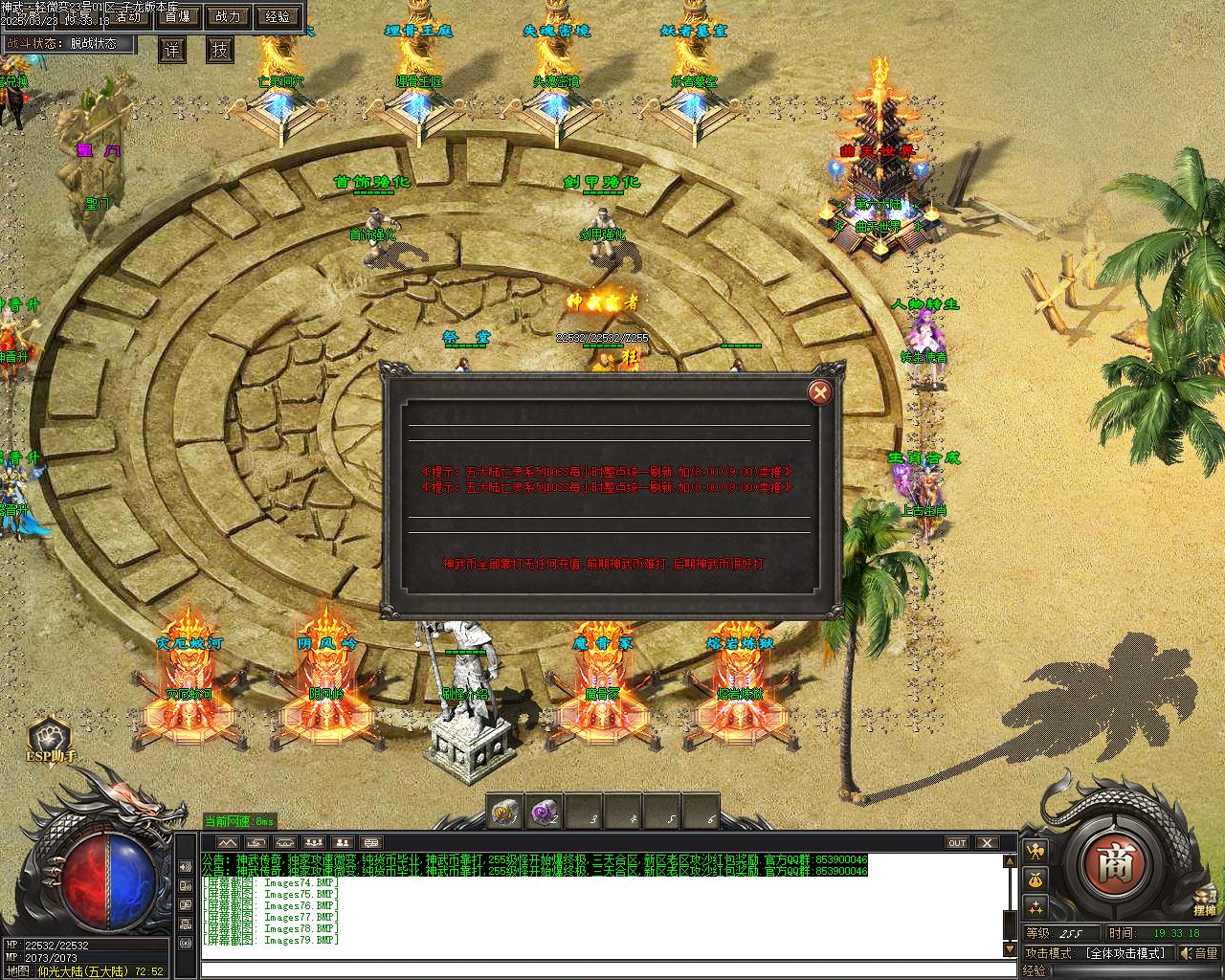Close the chat panel with the X button

pos(987,843)
